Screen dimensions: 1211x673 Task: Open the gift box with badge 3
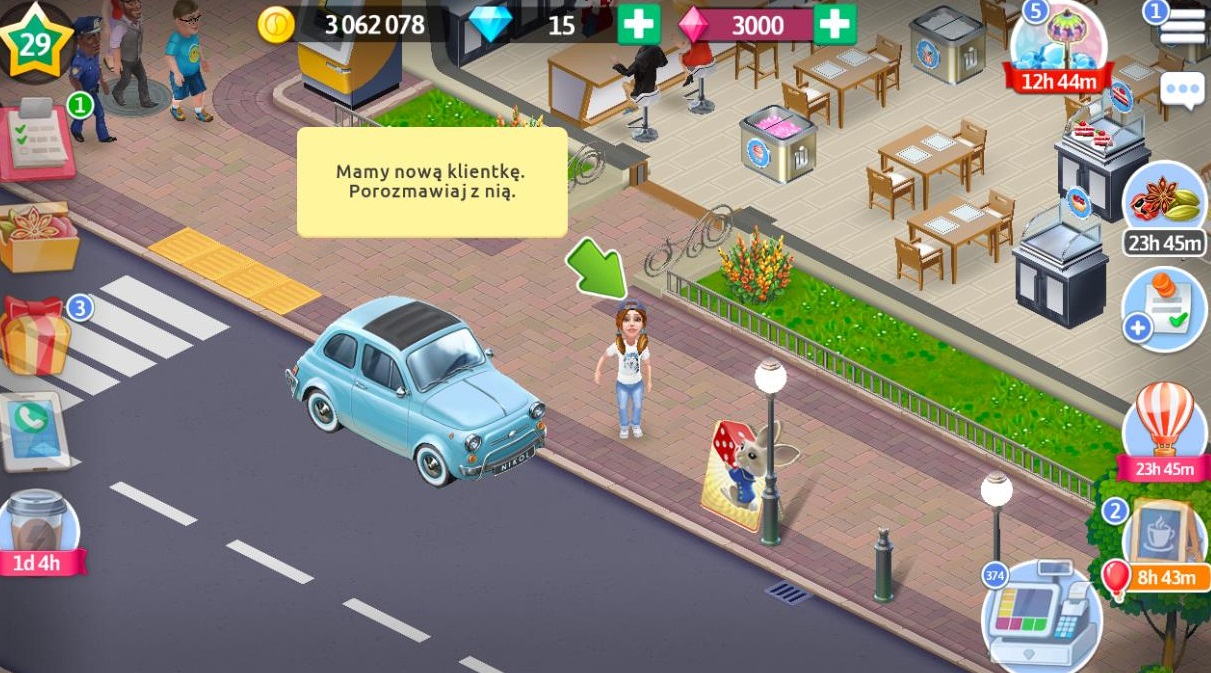point(36,337)
